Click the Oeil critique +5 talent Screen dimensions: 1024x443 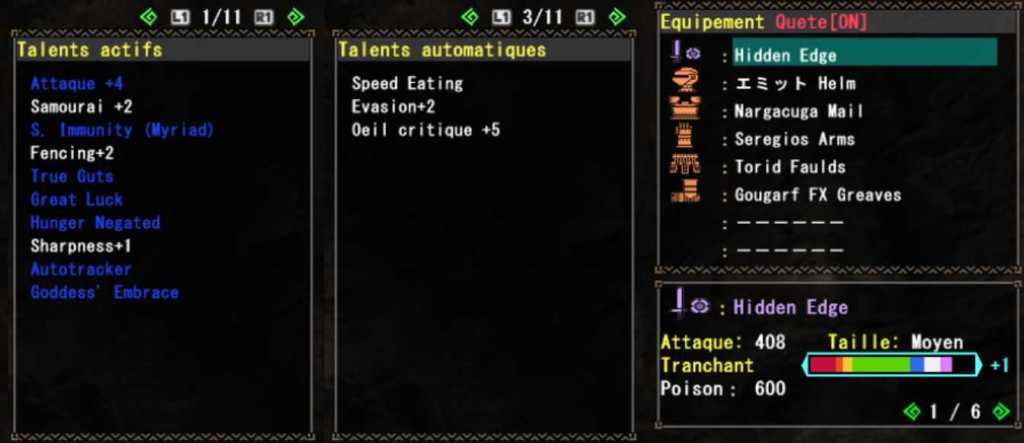click(x=425, y=130)
